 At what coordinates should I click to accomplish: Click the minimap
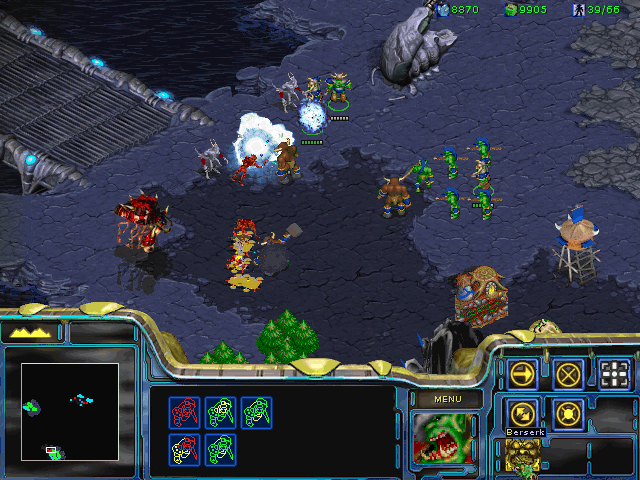click(70, 411)
